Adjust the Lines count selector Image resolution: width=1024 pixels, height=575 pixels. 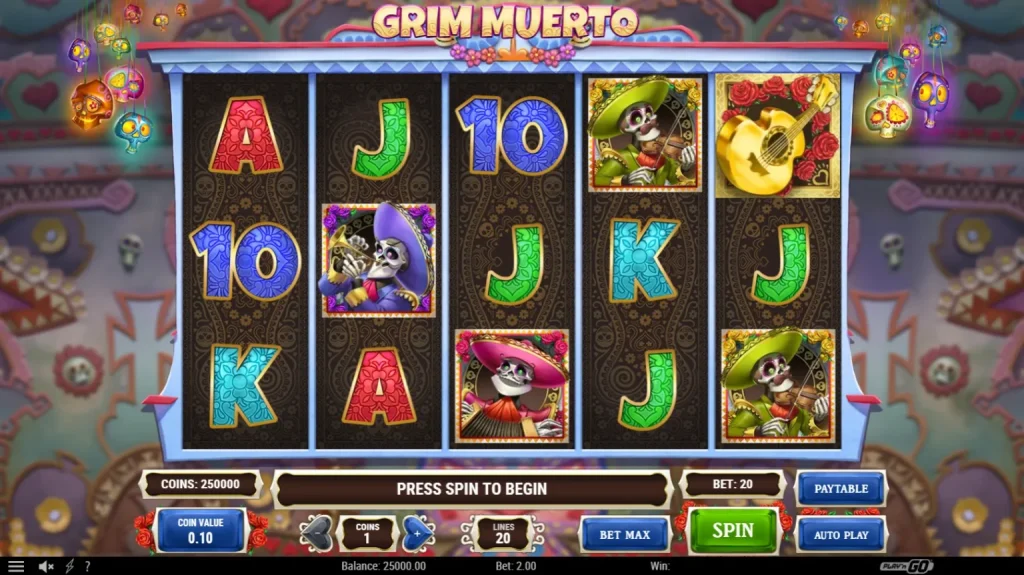[x=503, y=533]
